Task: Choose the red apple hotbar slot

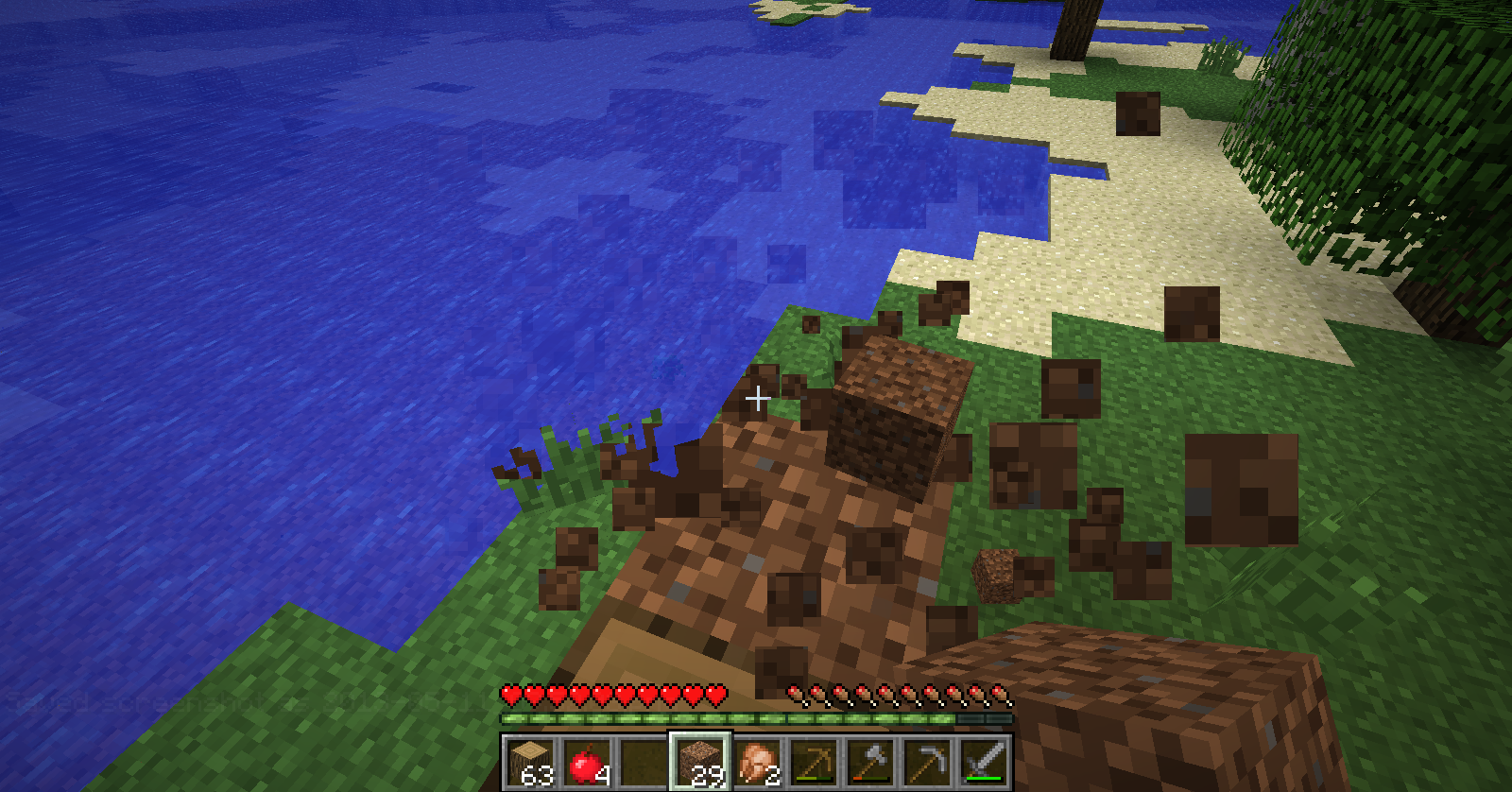Action: tap(587, 762)
